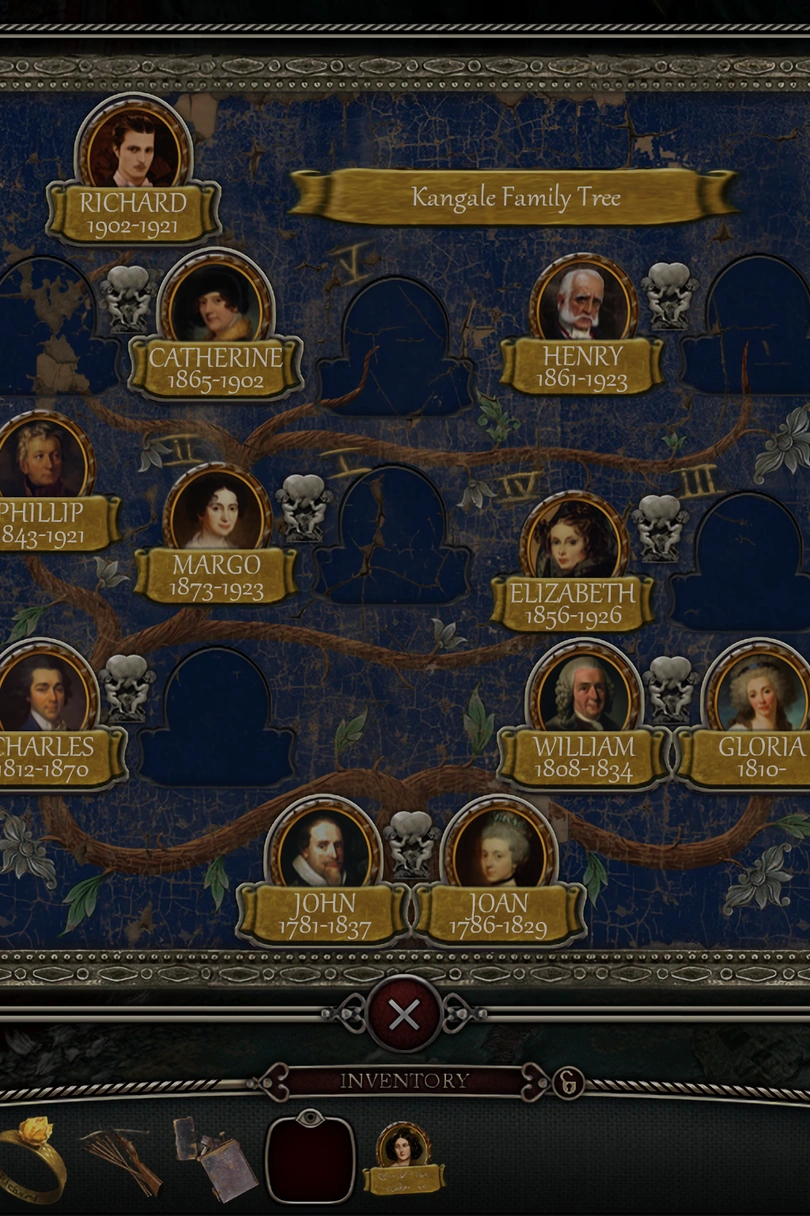Toggle the inventory lock icon
Image resolution: width=810 pixels, height=1216 pixels.
(x=568, y=1082)
